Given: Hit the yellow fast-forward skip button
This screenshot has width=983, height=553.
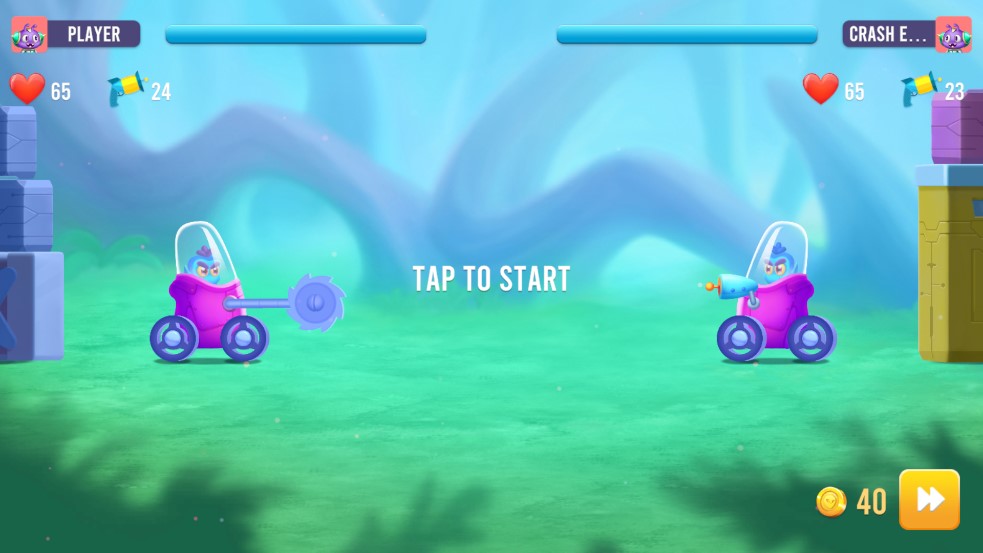Looking at the screenshot, I should click(929, 499).
